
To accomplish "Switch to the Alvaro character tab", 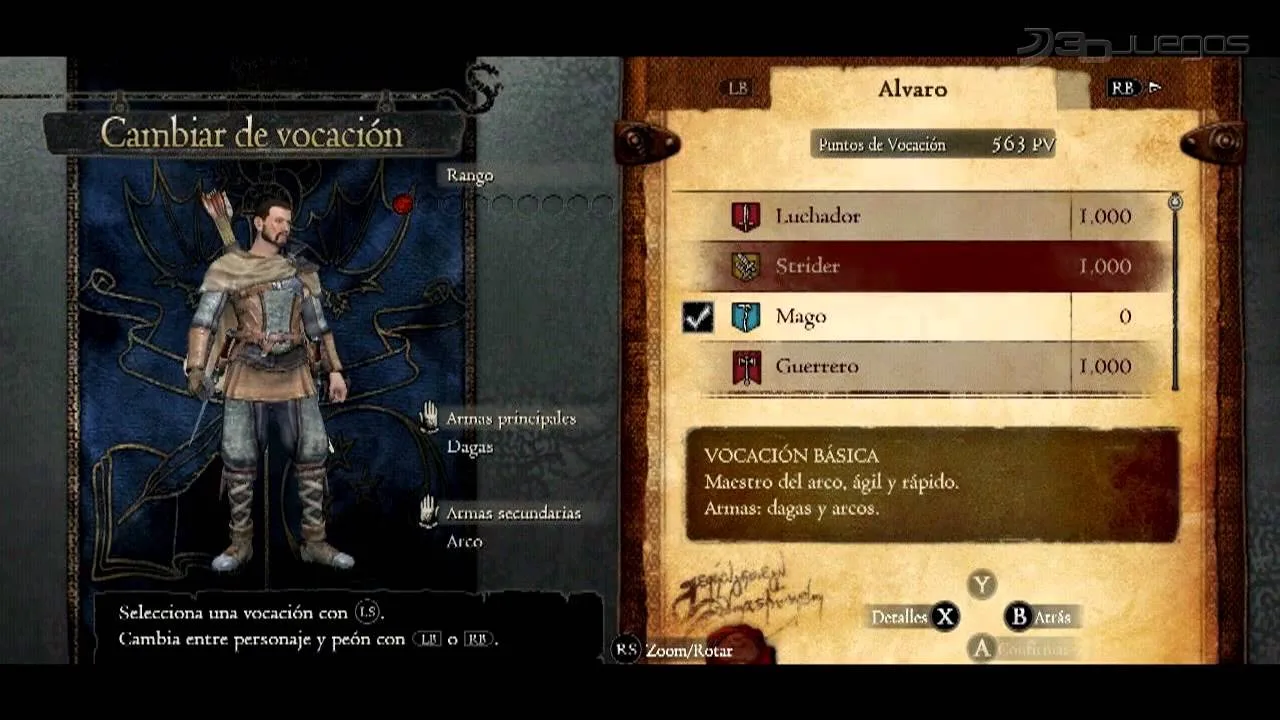I will (912, 89).
